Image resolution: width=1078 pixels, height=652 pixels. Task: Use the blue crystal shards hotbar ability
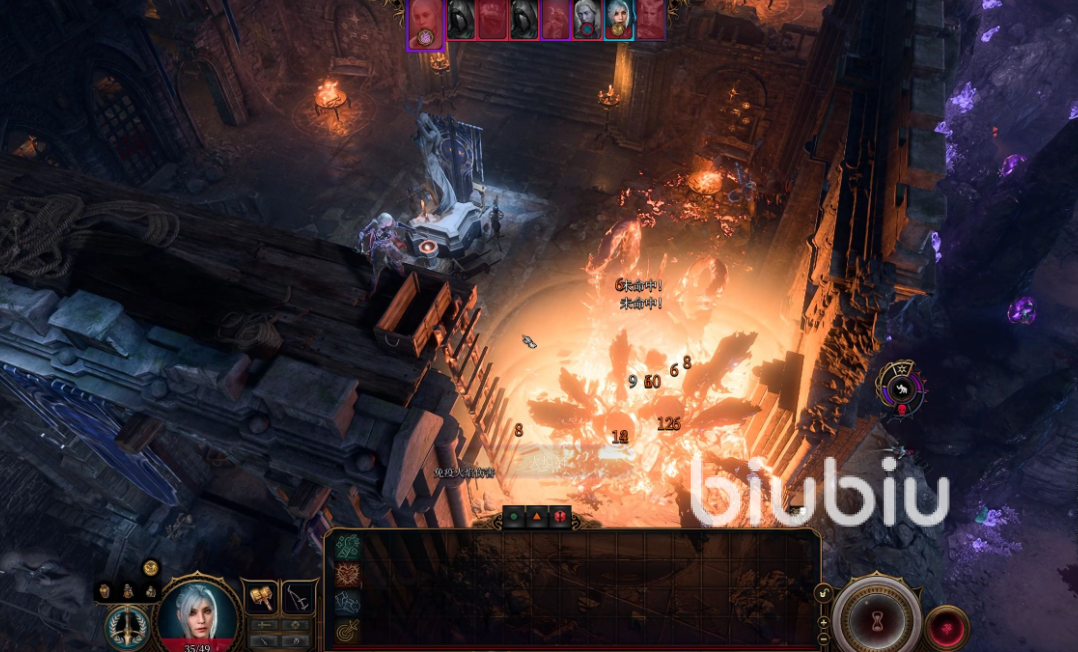[347, 602]
